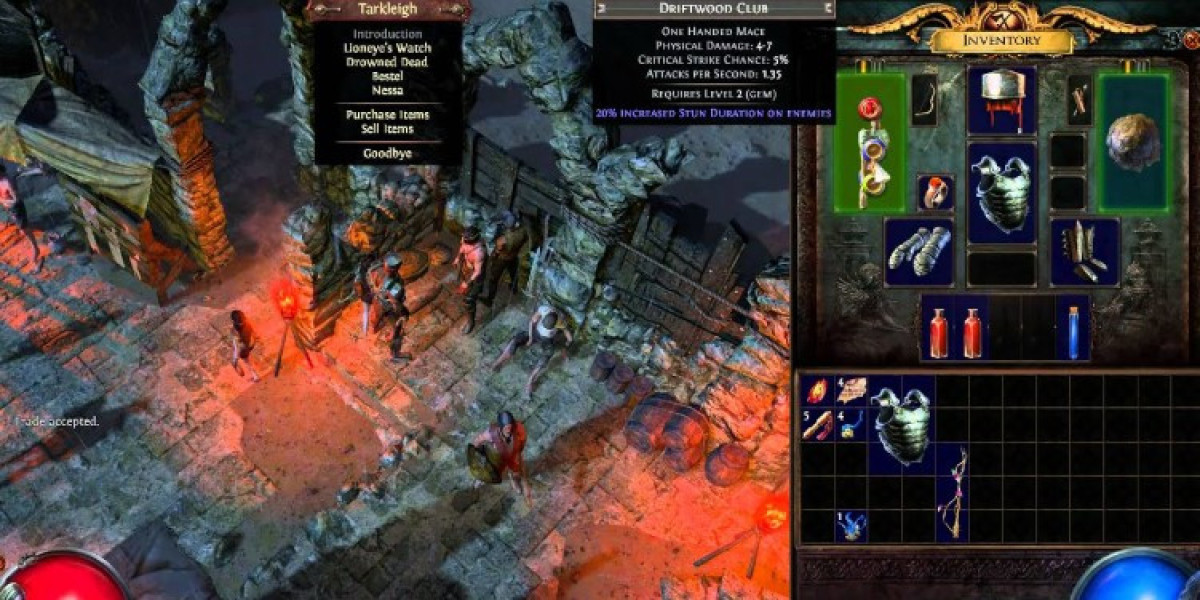Viewport: 1200px width, 600px height.
Task: Select the equipped gloves slot
Action: click(918, 251)
